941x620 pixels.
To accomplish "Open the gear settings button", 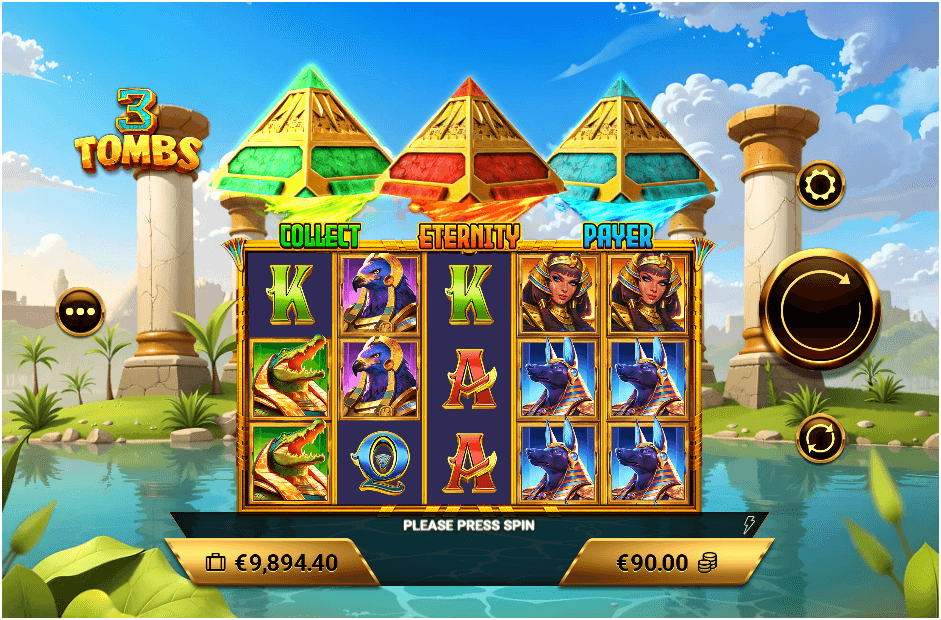I will (820, 185).
